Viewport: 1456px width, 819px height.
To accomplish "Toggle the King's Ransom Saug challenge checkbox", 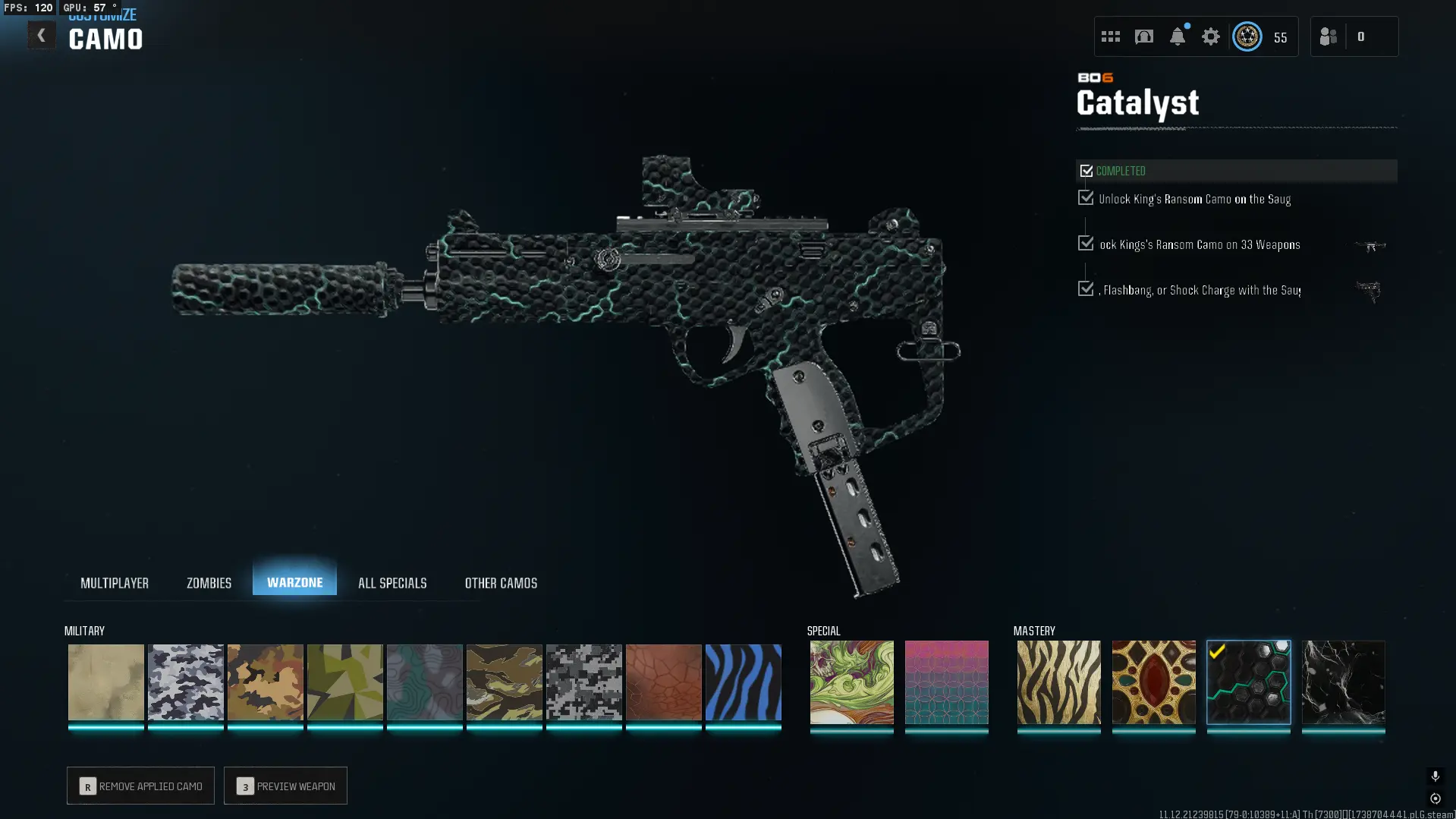I will (1084, 197).
